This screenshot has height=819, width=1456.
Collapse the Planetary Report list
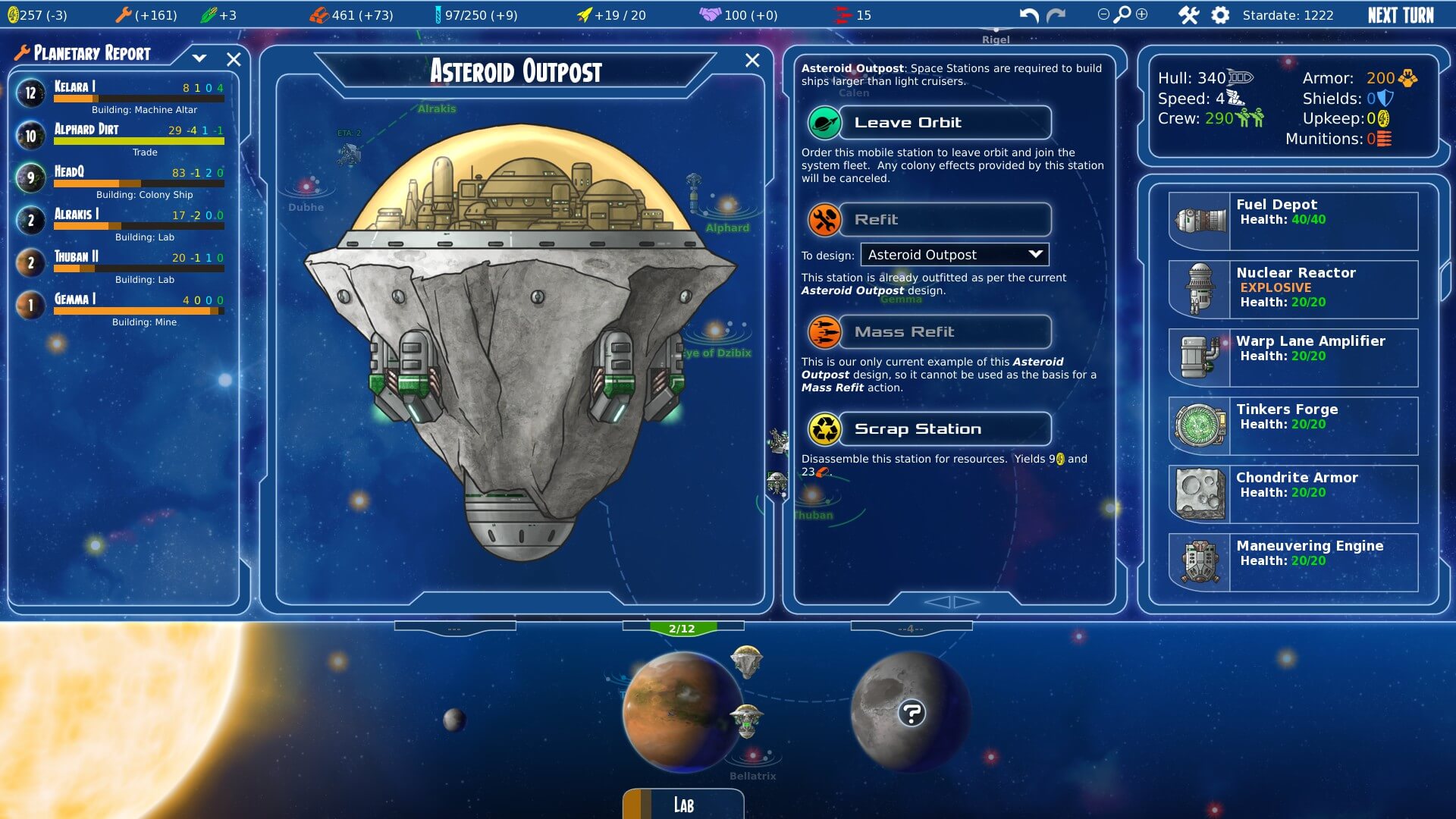(199, 58)
